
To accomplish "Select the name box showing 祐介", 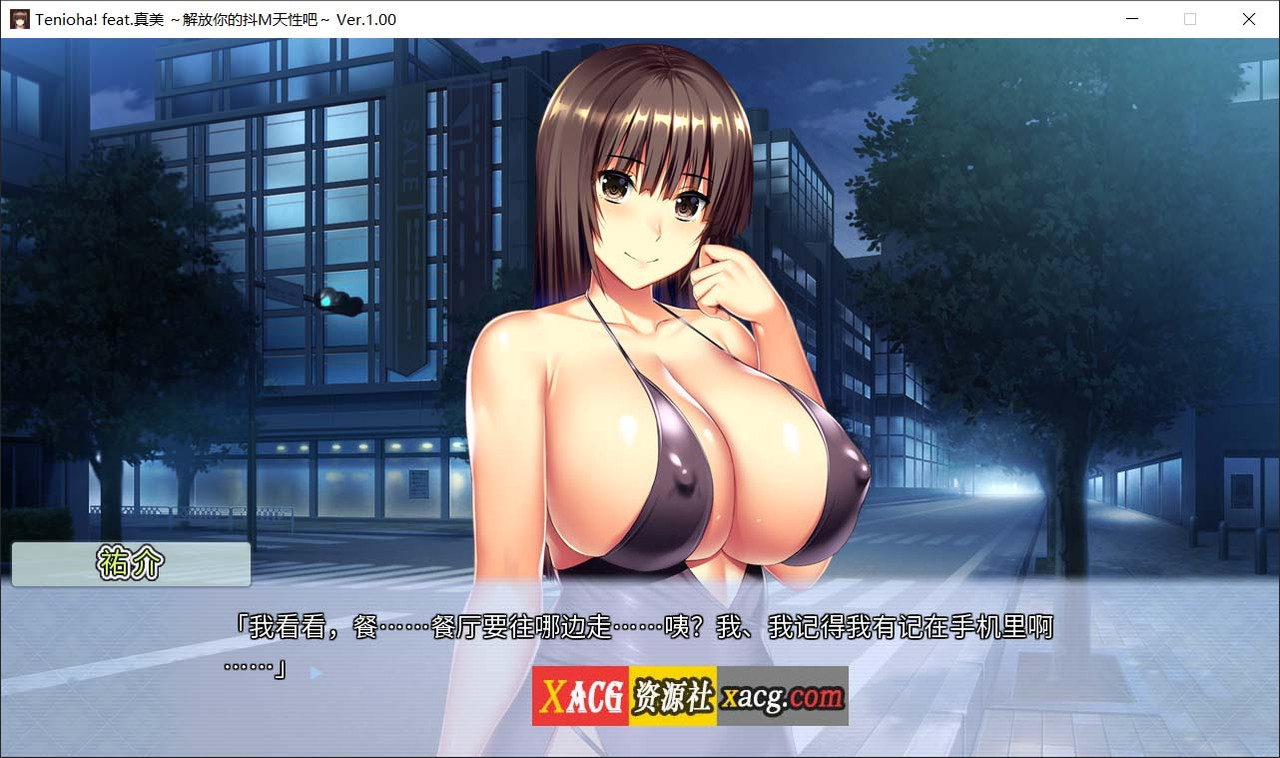I will 130,563.
